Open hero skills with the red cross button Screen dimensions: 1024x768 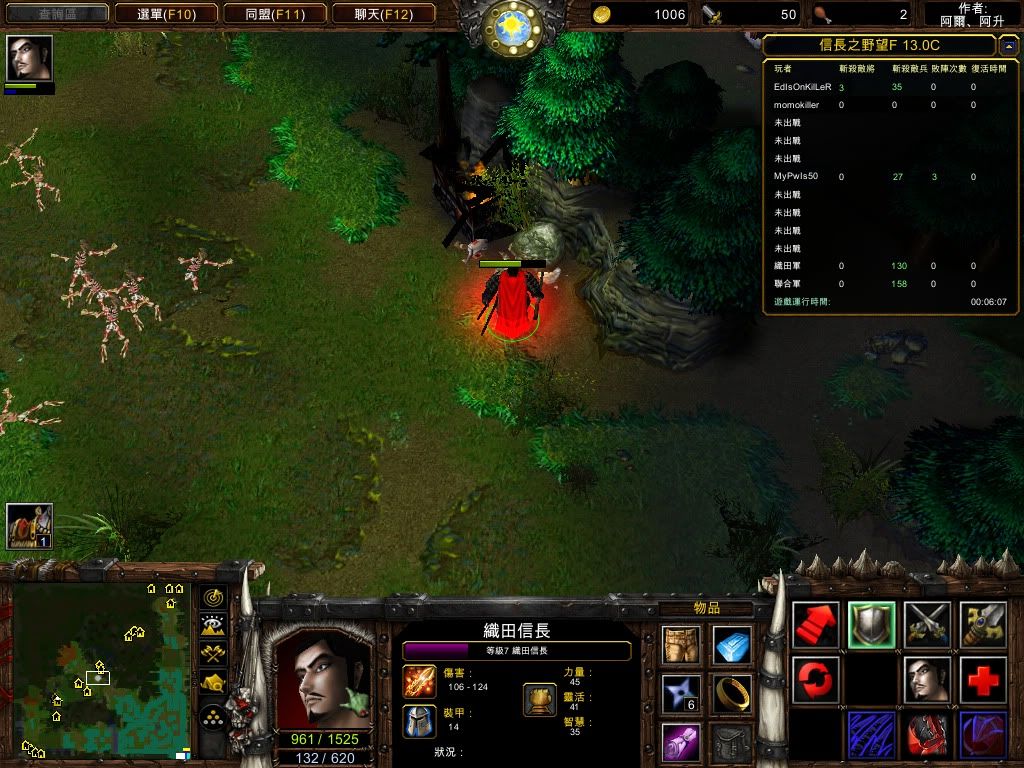coord(984,680)
